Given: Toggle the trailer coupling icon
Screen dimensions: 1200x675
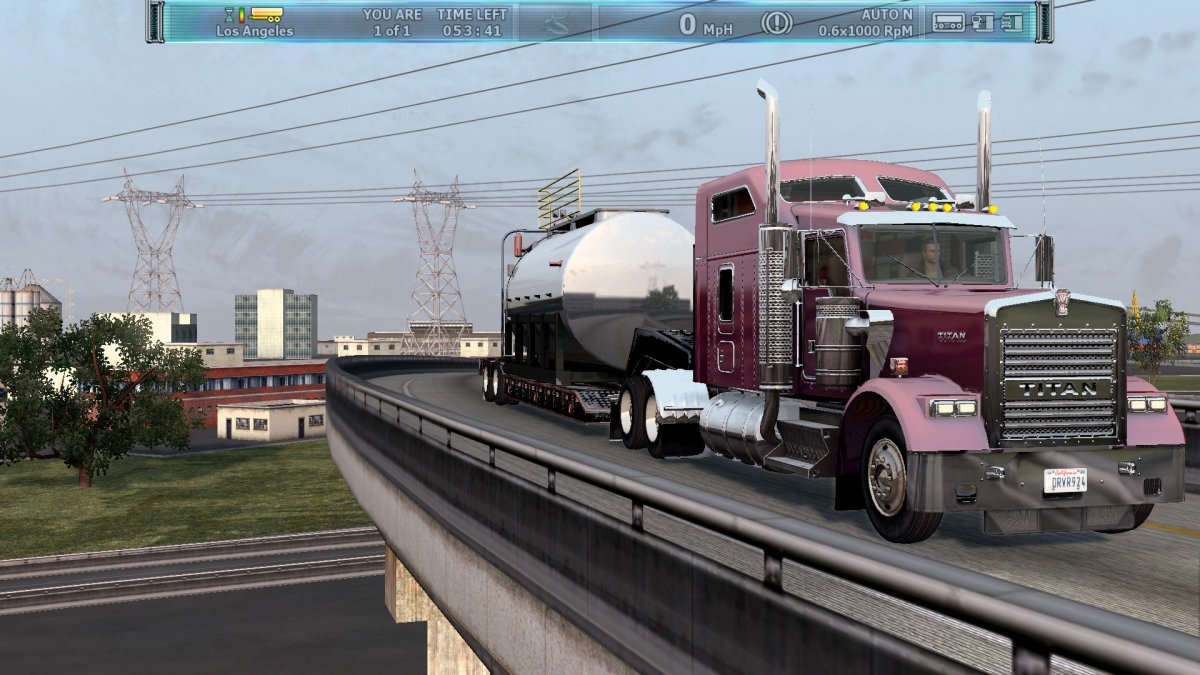Looking at the screenshot, I should point(984,22).
